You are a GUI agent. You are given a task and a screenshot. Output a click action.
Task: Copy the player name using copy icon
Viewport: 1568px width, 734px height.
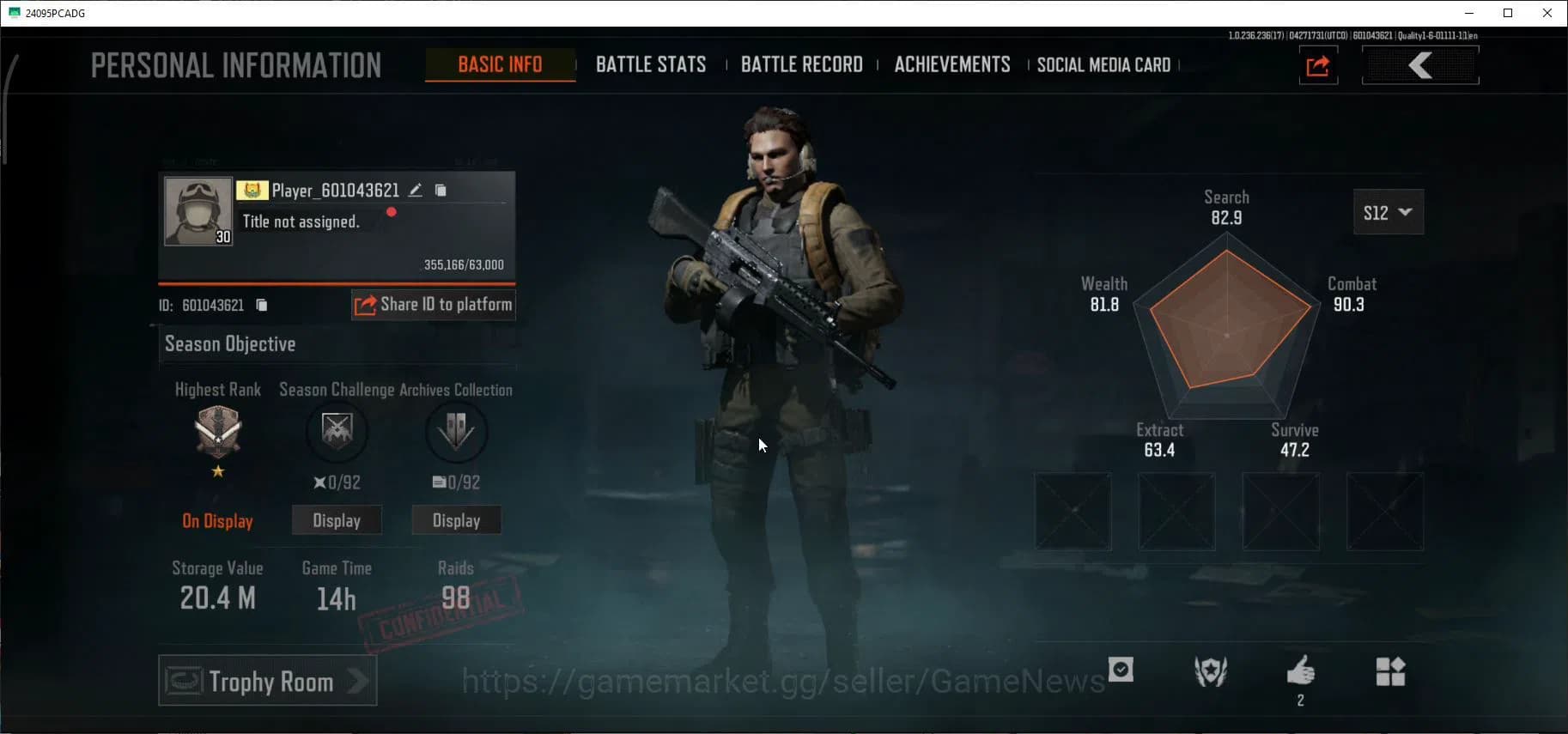pos(441,190)
